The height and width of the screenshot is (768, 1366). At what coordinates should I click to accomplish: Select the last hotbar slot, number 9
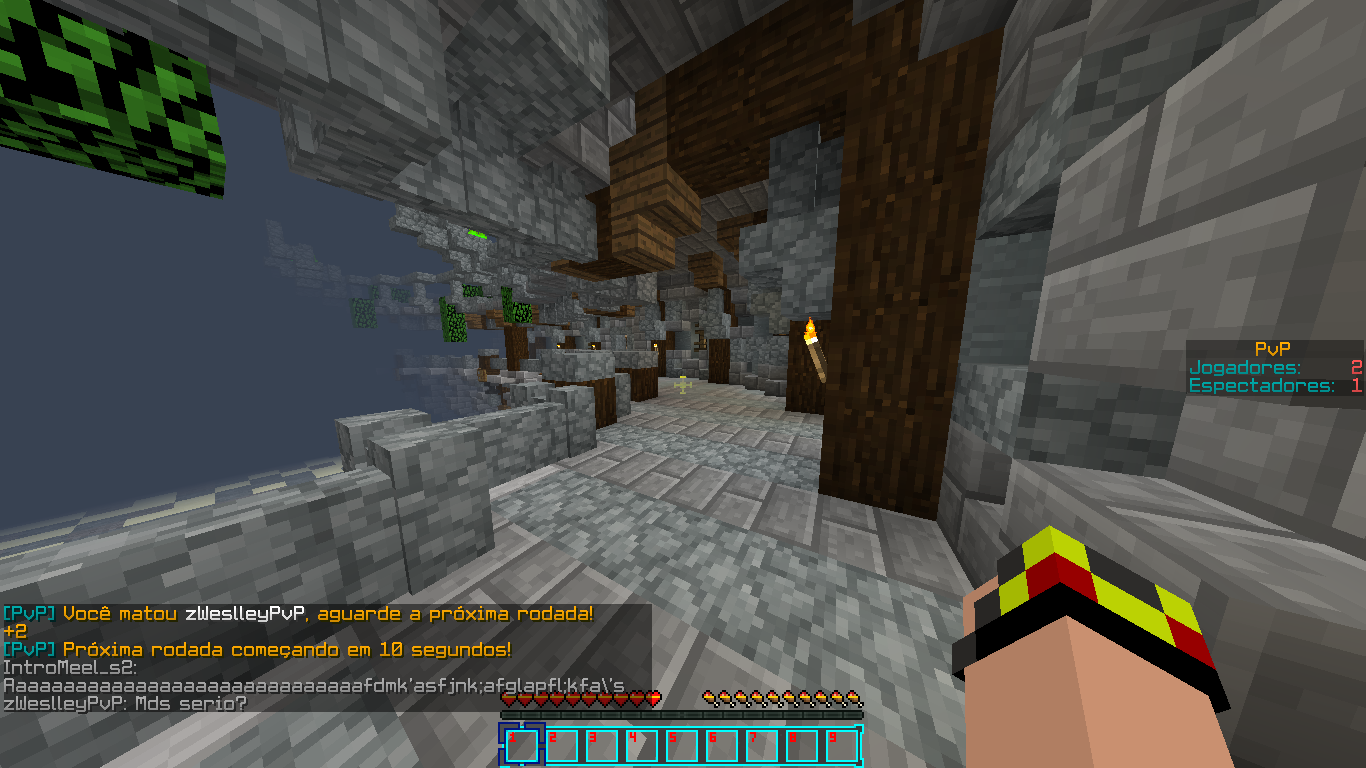842,746
